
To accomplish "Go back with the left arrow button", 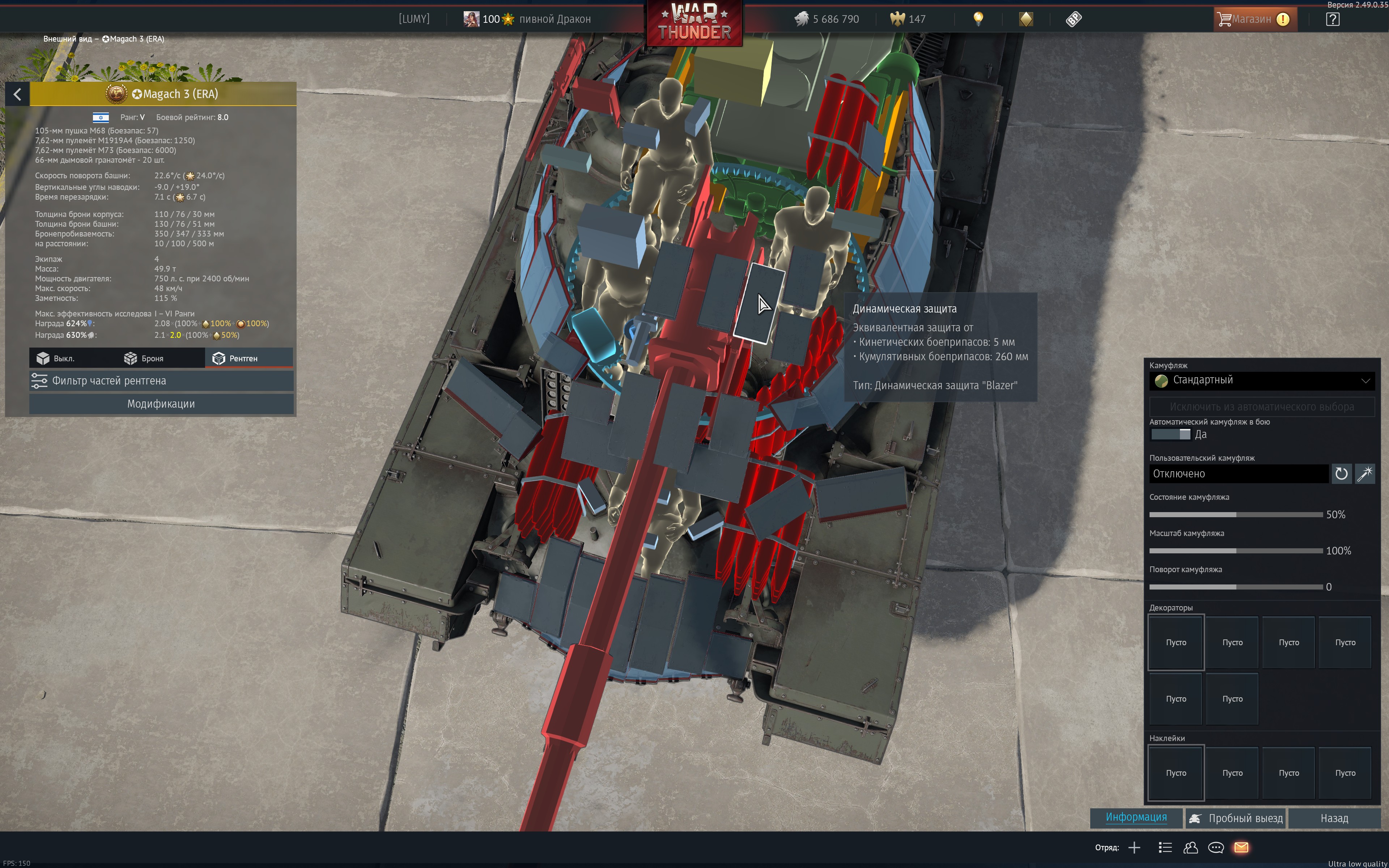I will [17, 94].
